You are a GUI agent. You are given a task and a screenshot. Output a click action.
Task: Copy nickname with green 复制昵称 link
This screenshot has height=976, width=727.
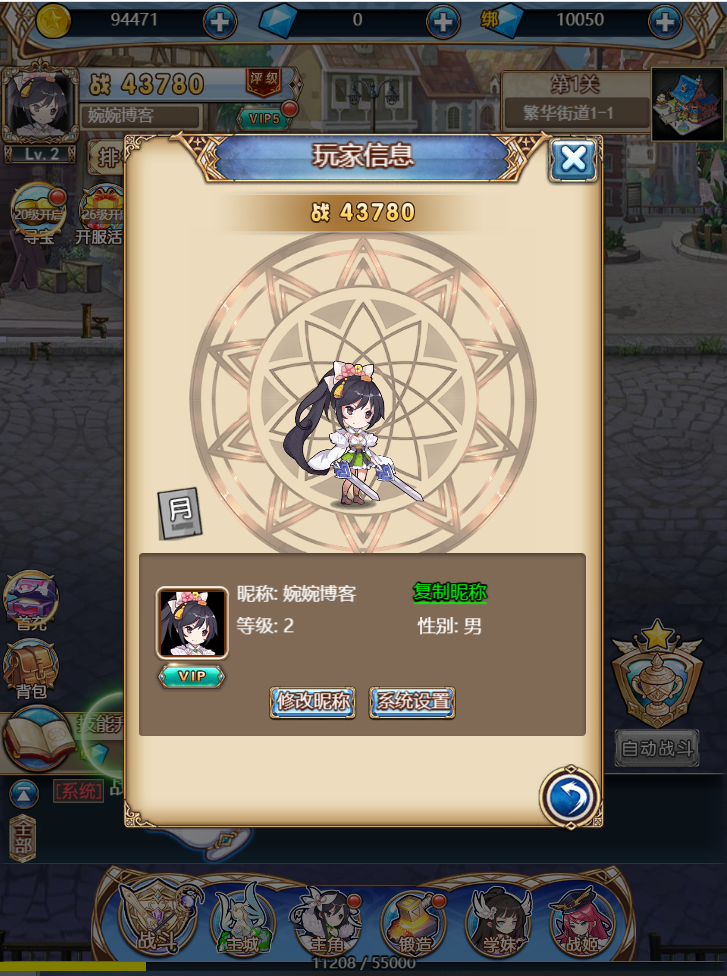(x=450, y=592)
